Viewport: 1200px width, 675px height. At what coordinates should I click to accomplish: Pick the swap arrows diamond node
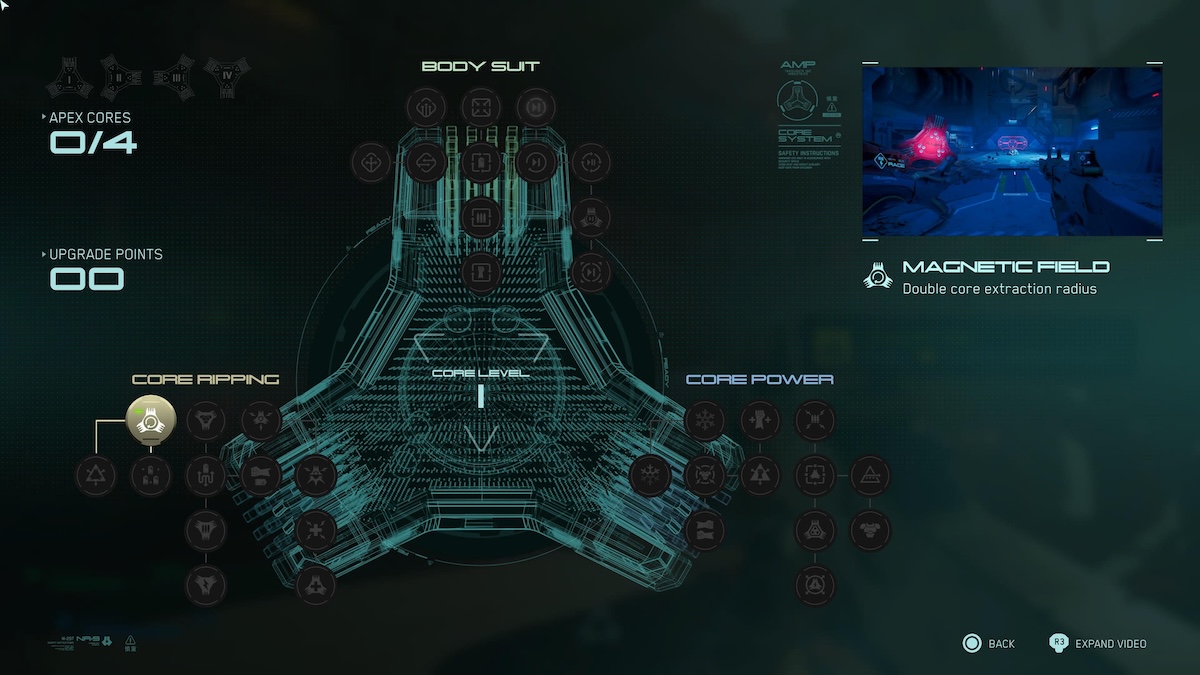(426, 161)
